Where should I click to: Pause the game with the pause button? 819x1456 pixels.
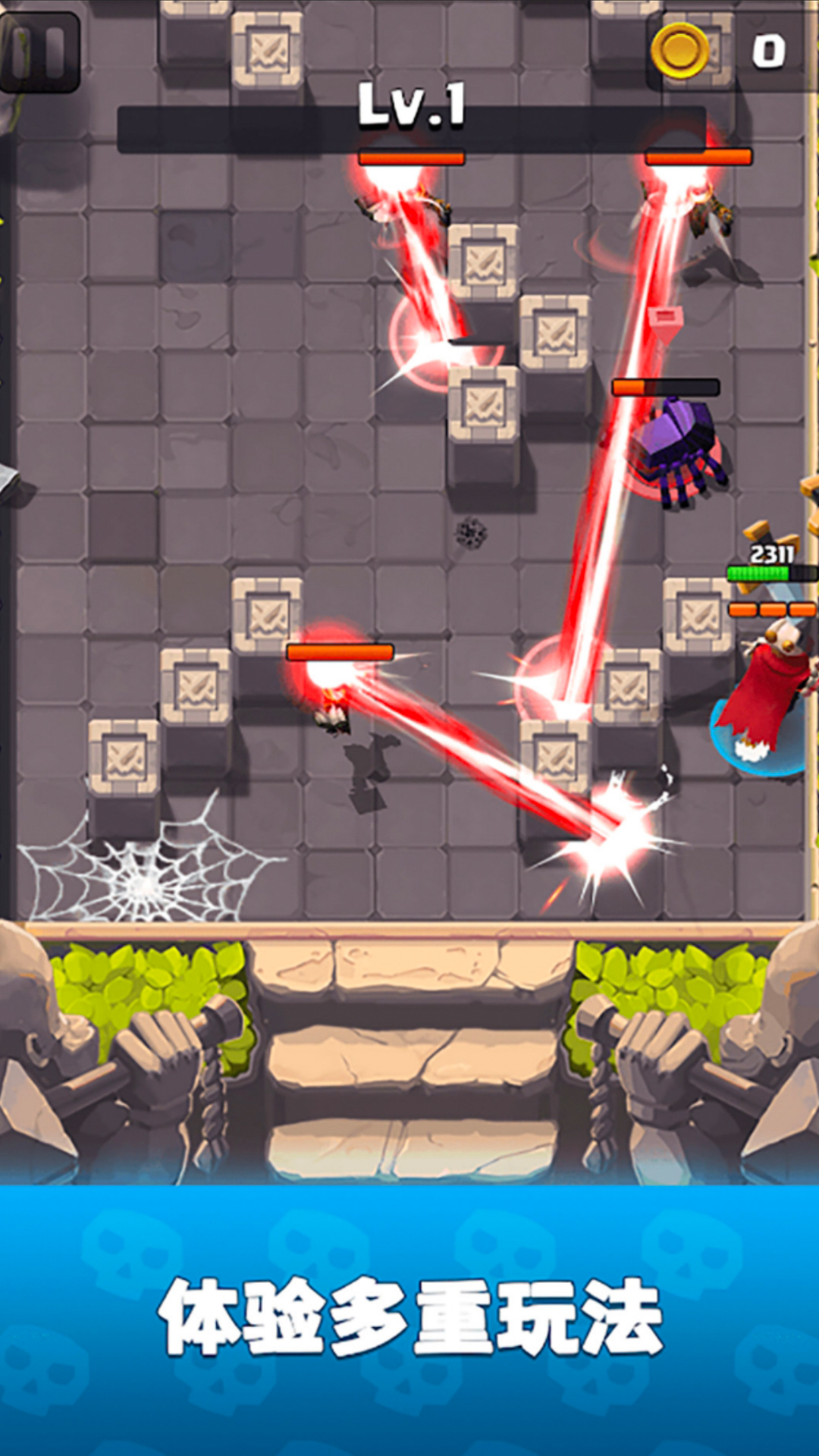pos(39,53)
